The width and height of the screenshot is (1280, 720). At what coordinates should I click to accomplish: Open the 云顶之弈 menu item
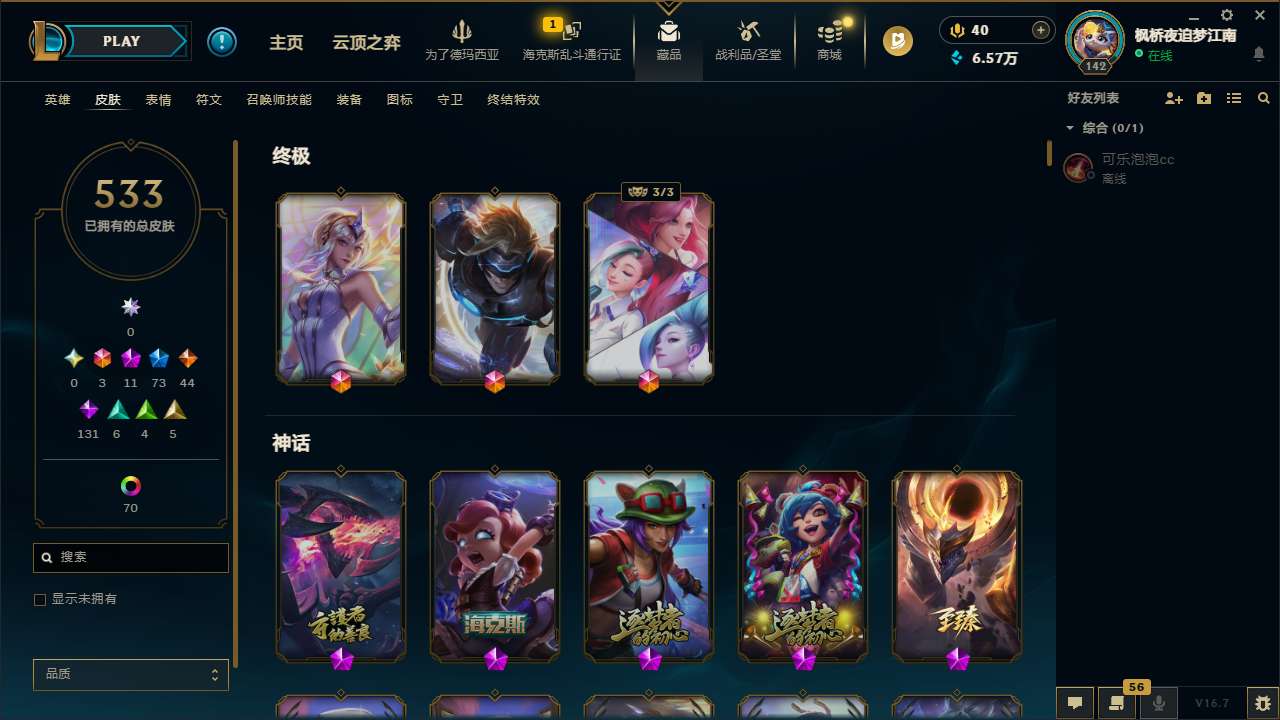[x=365, y=41]
